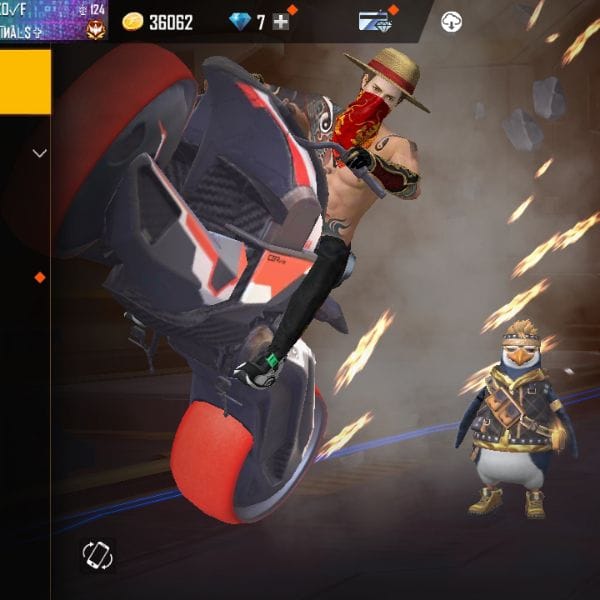This screenshot has width=600, height=600.
Task: Add diamonds with the plus button
Action: [x=281, y=22]
